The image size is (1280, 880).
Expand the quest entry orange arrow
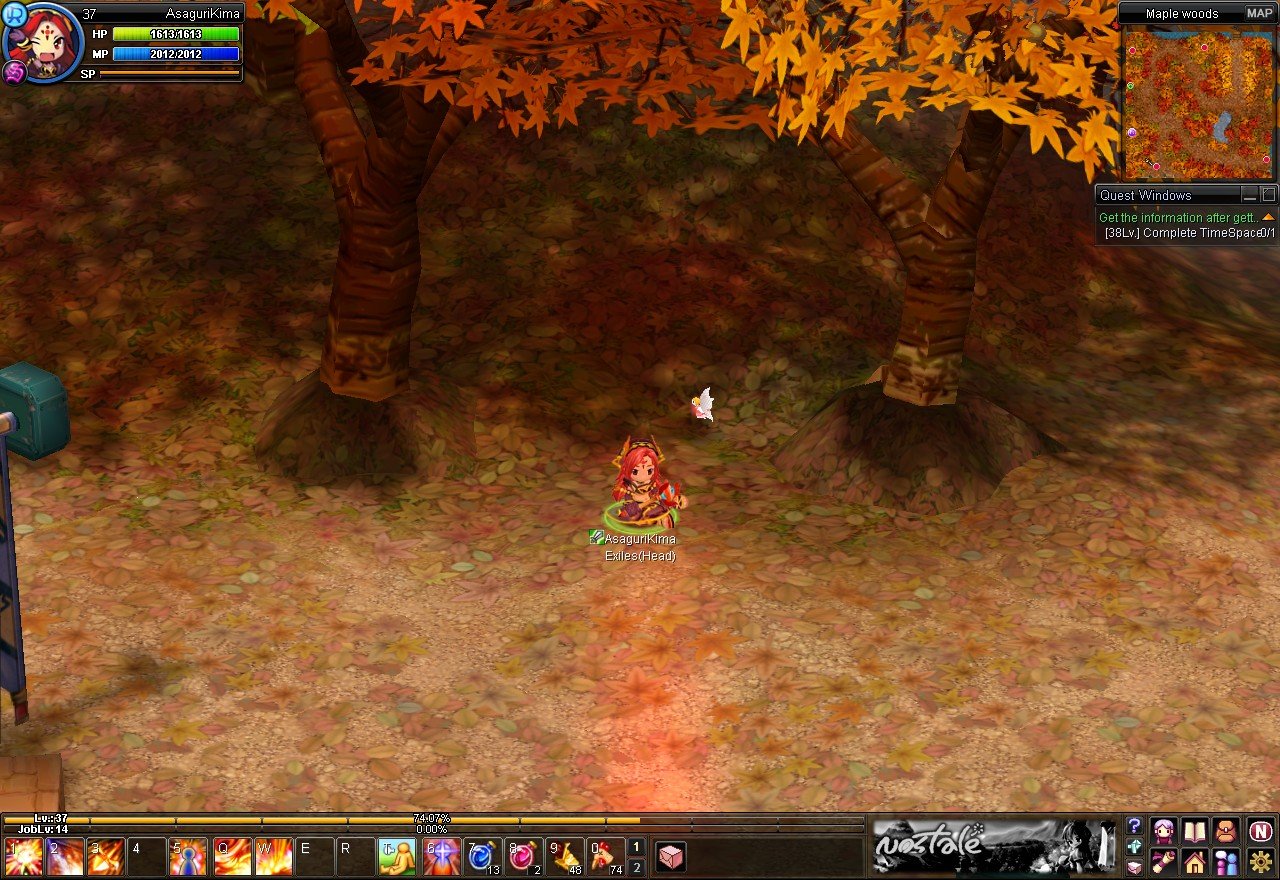pos(1269,216)
